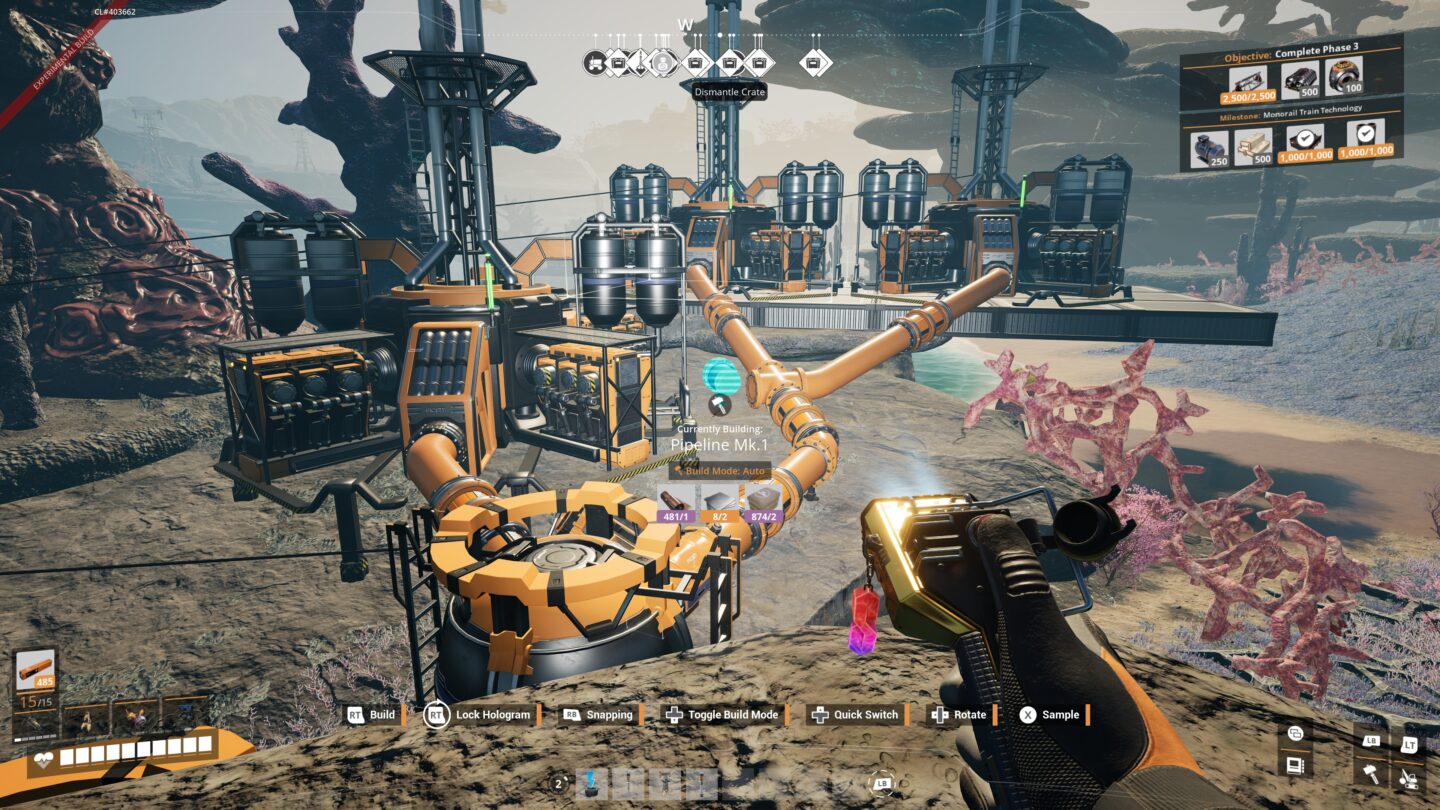Open the to-do list icon bottom right
Screen dimensions: 1440x810
(x=1296, y=766)
